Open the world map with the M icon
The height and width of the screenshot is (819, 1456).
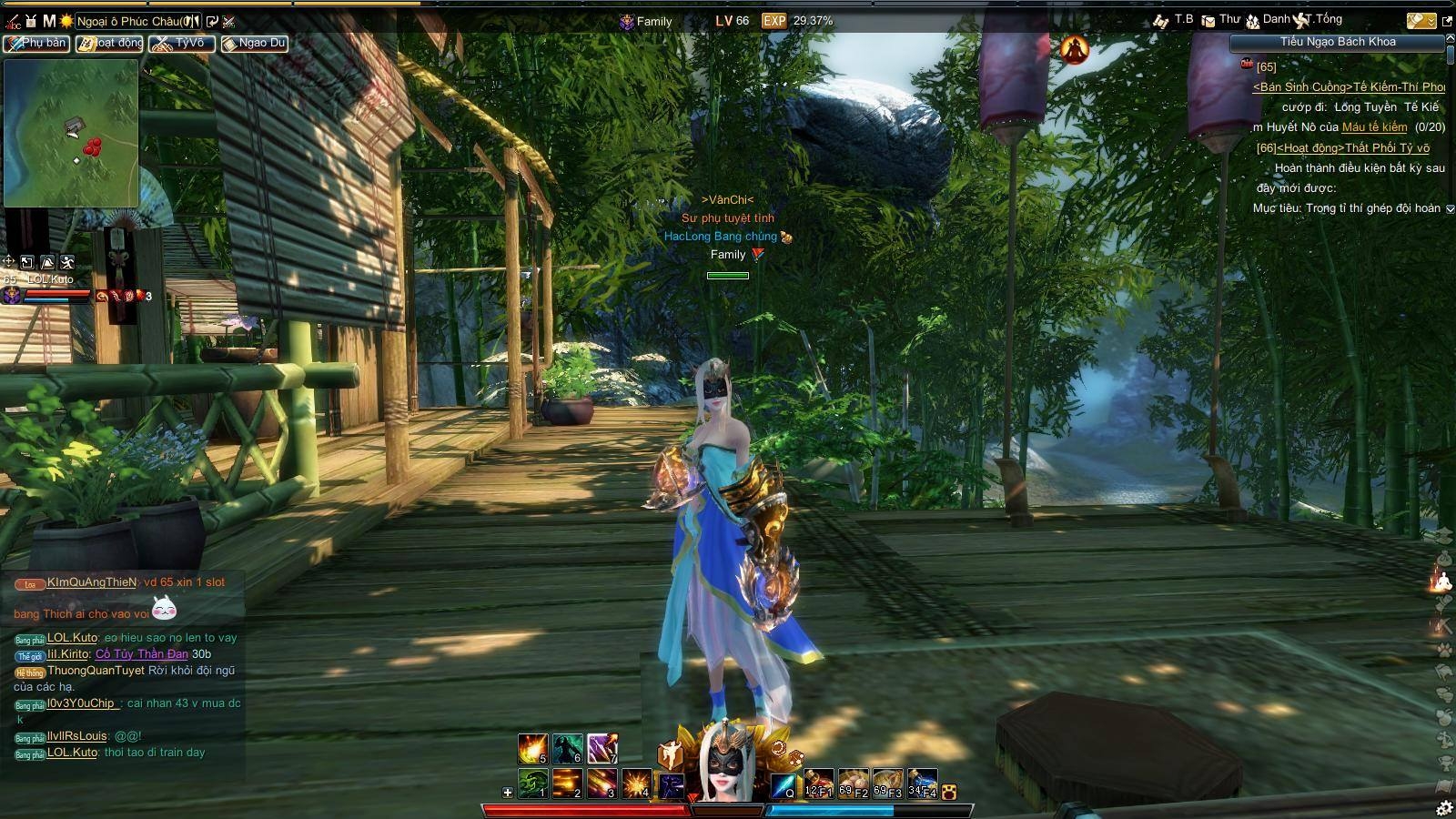click(49, 20)
